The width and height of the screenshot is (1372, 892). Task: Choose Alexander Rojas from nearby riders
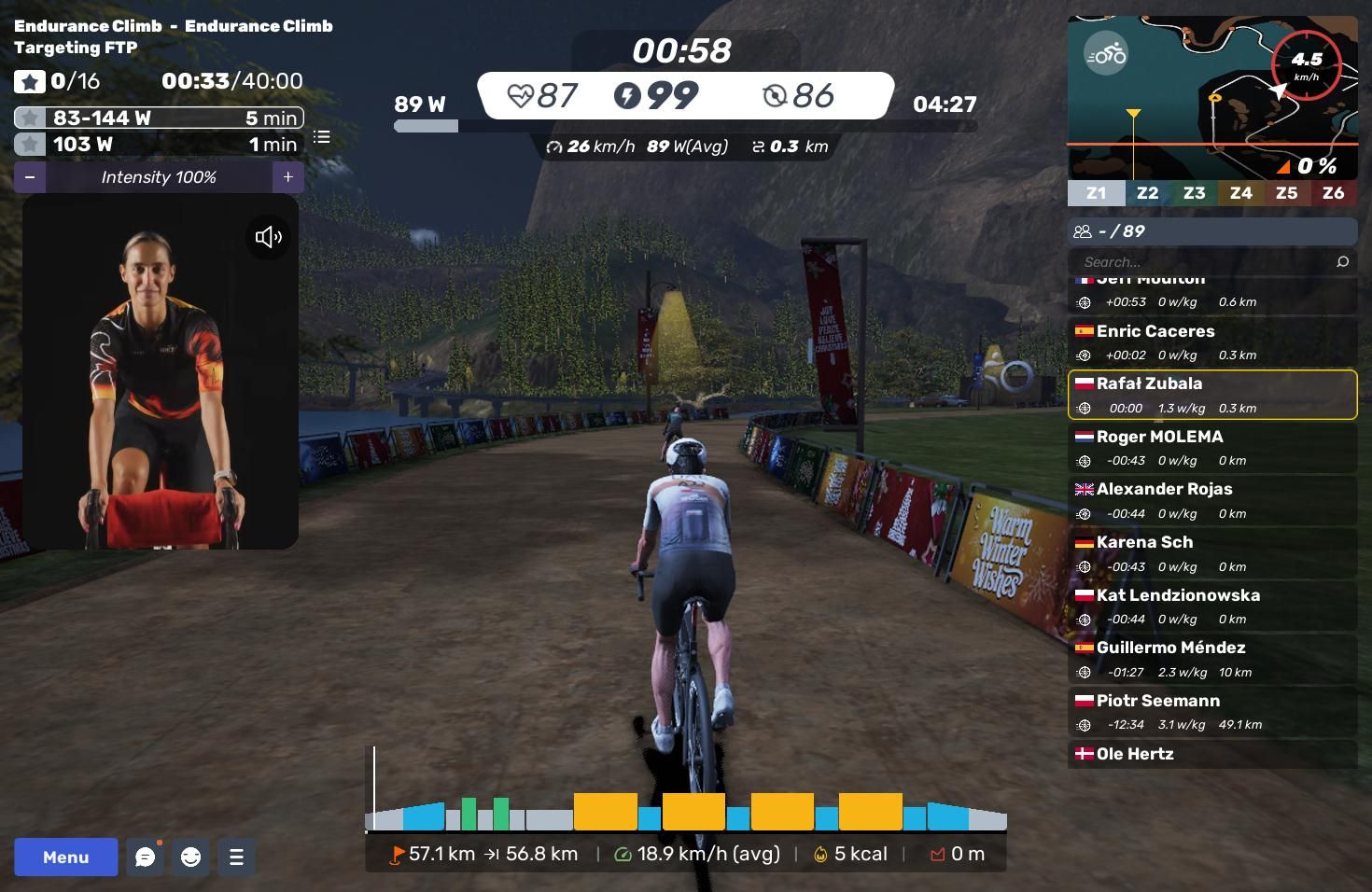point(1211,500)
